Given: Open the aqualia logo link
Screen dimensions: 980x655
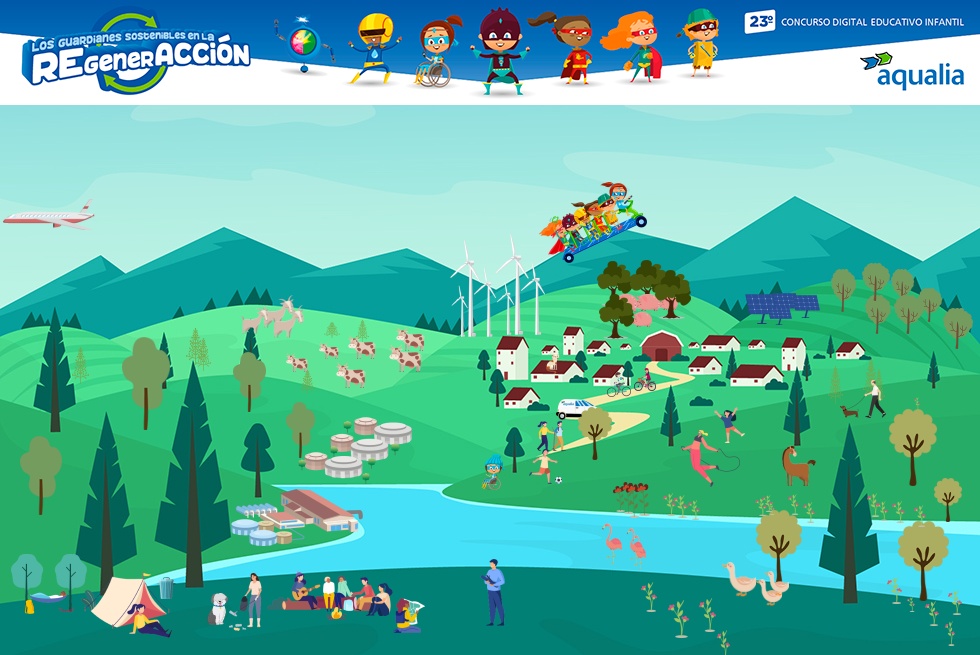Looking at the screenshot, I should coord(911,71).
